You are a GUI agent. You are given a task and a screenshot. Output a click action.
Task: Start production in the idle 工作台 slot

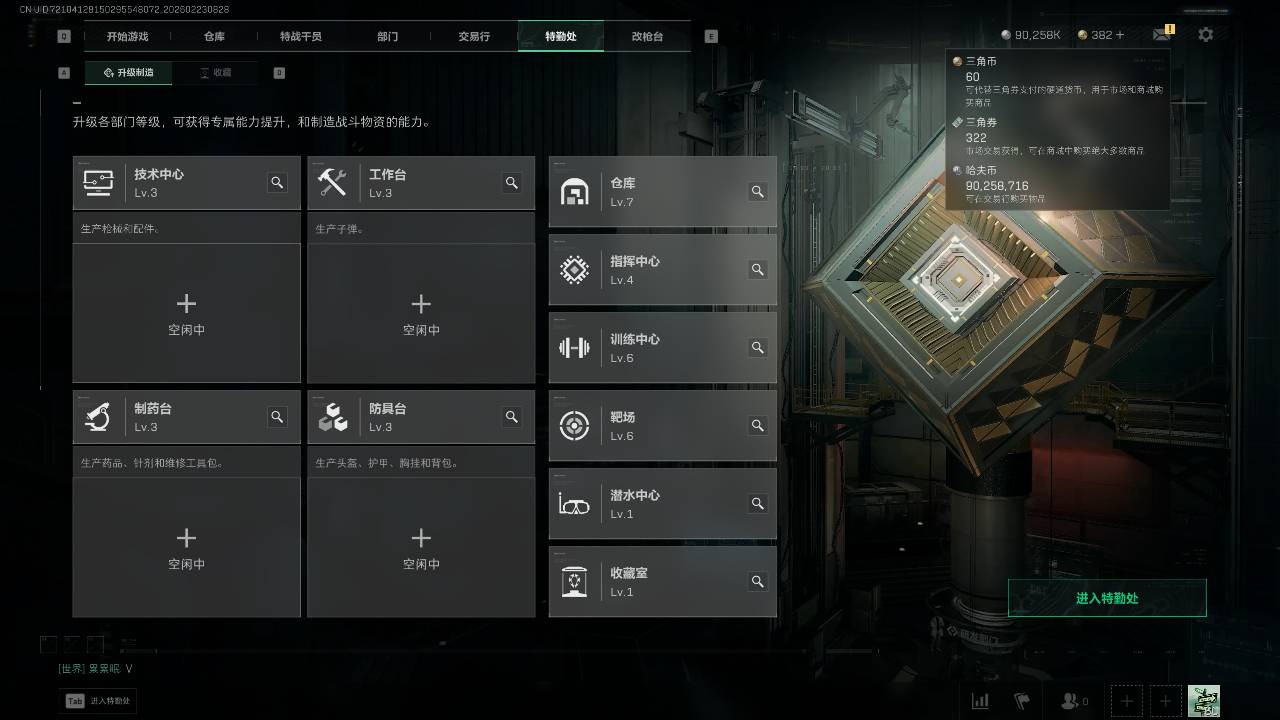421,312
